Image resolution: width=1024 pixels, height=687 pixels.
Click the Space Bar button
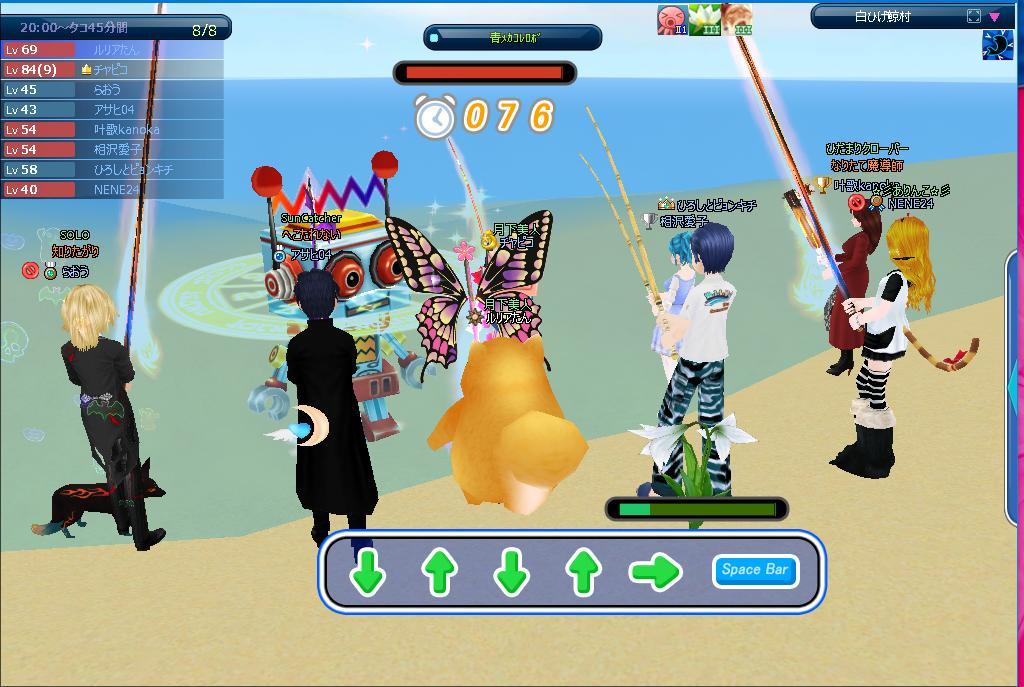755,571
